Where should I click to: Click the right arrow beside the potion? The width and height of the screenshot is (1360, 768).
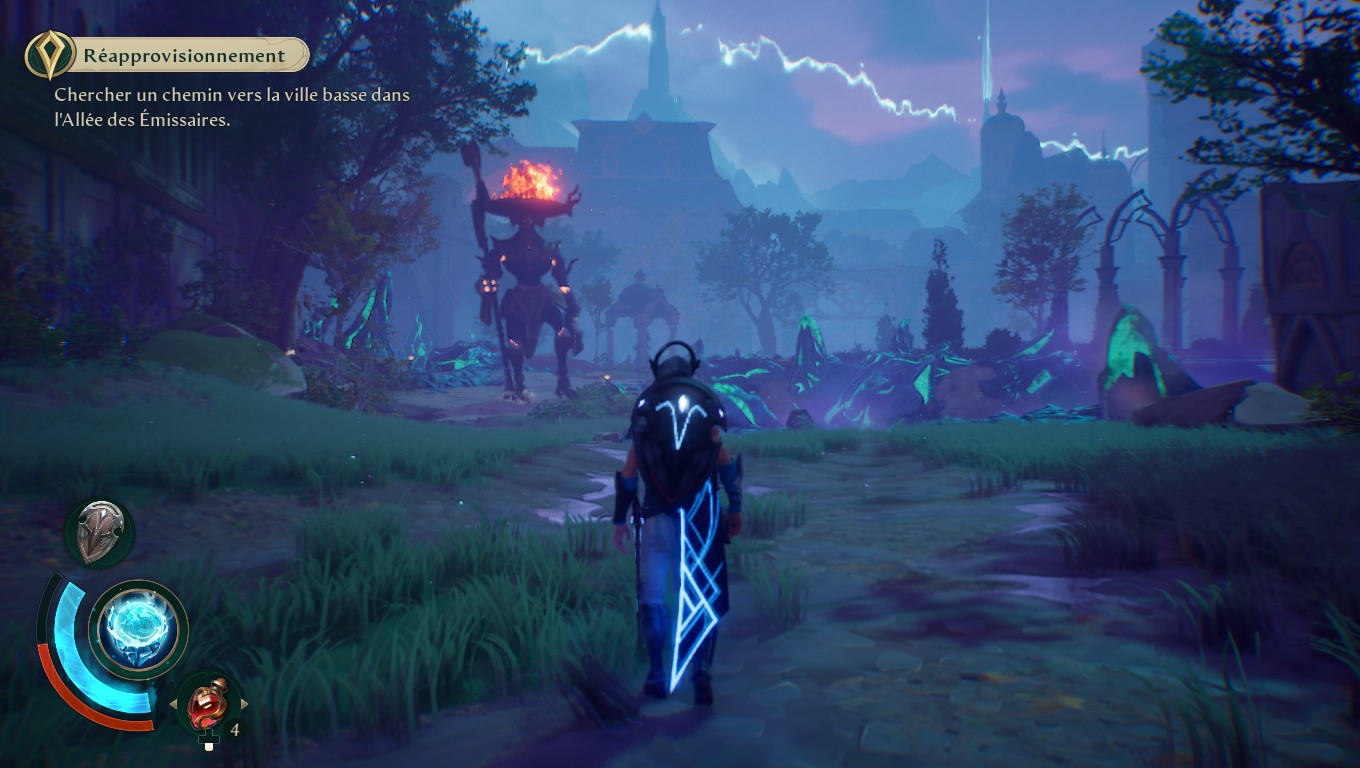(x=244, y=704)
